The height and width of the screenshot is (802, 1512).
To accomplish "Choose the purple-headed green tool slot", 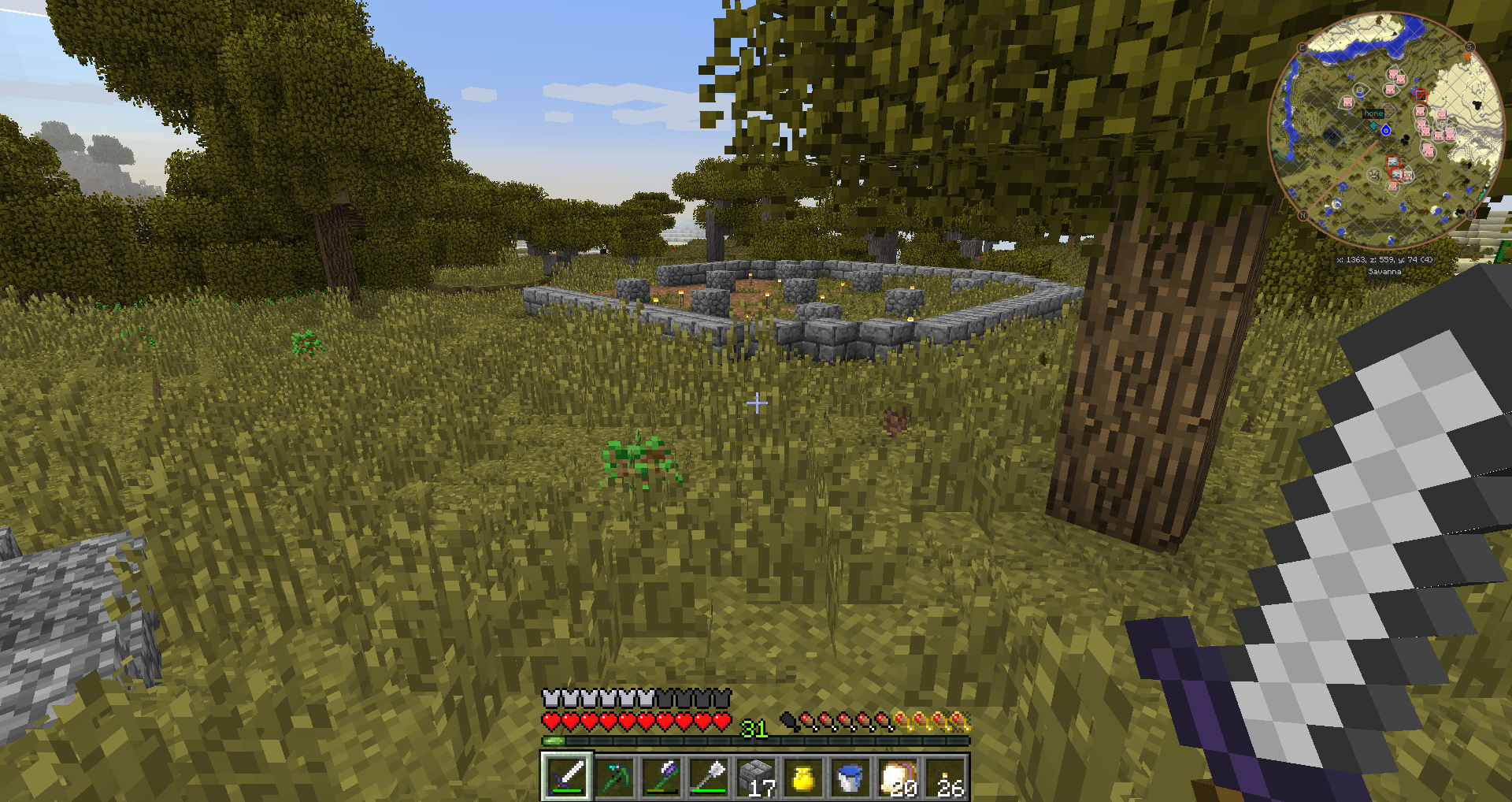I will [661, 777].
